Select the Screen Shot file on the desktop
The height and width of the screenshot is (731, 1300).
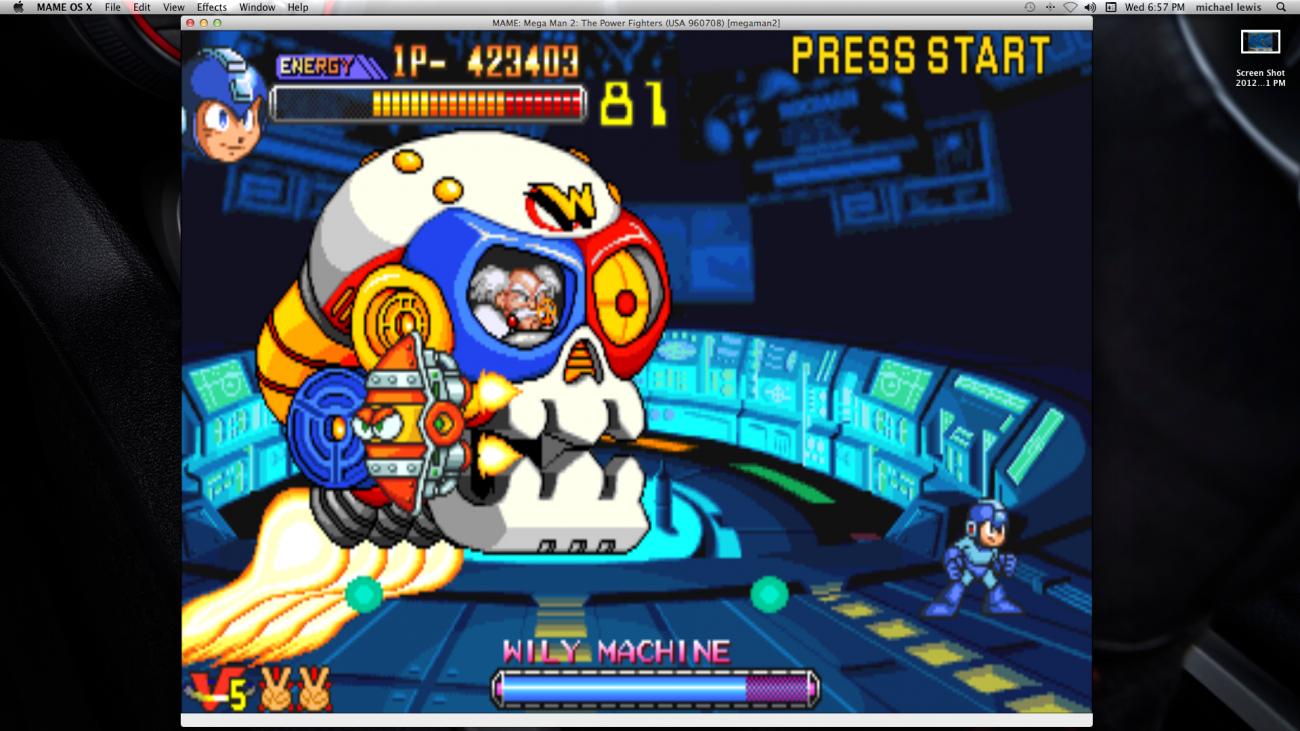1261,44
